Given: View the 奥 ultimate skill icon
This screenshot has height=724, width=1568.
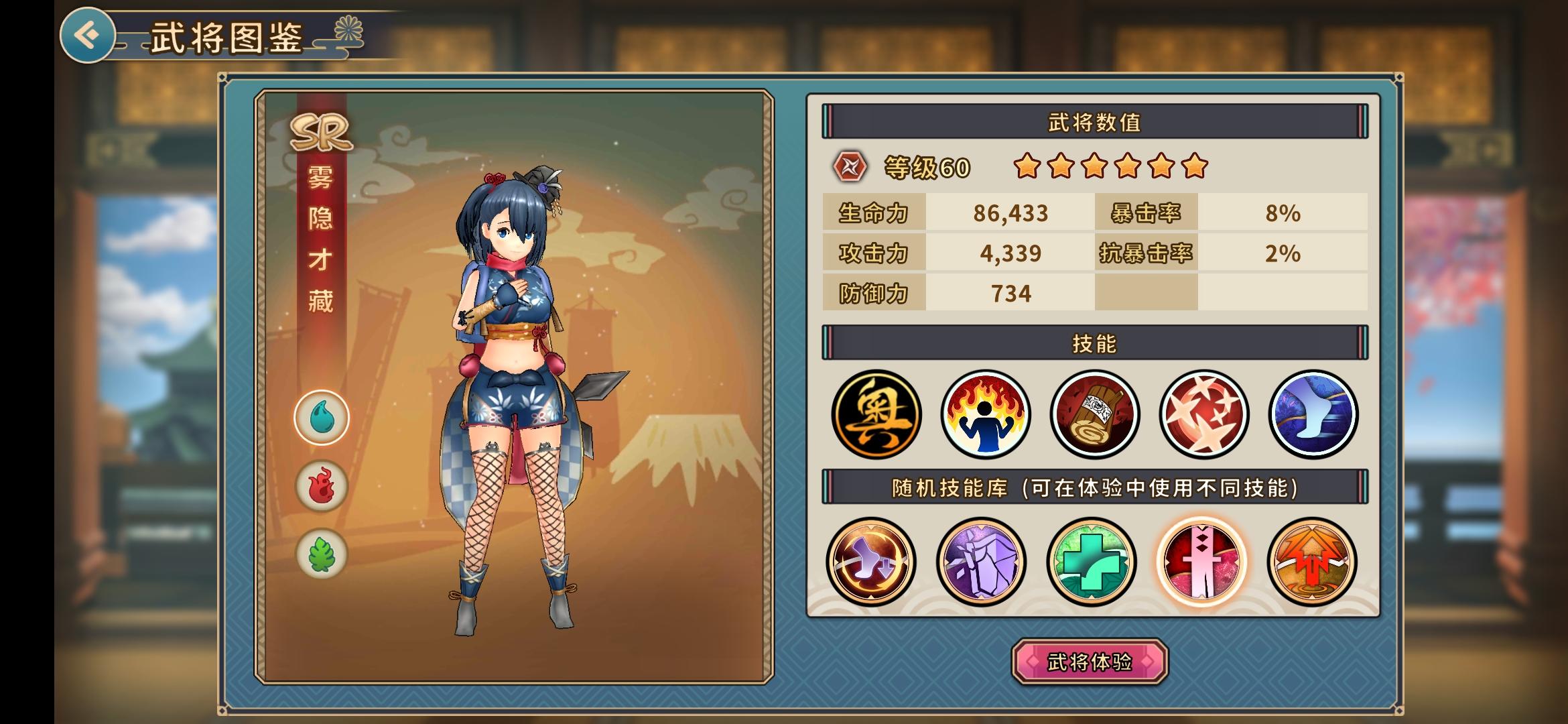Looking at the screenshot, I should tap(876, 414).
